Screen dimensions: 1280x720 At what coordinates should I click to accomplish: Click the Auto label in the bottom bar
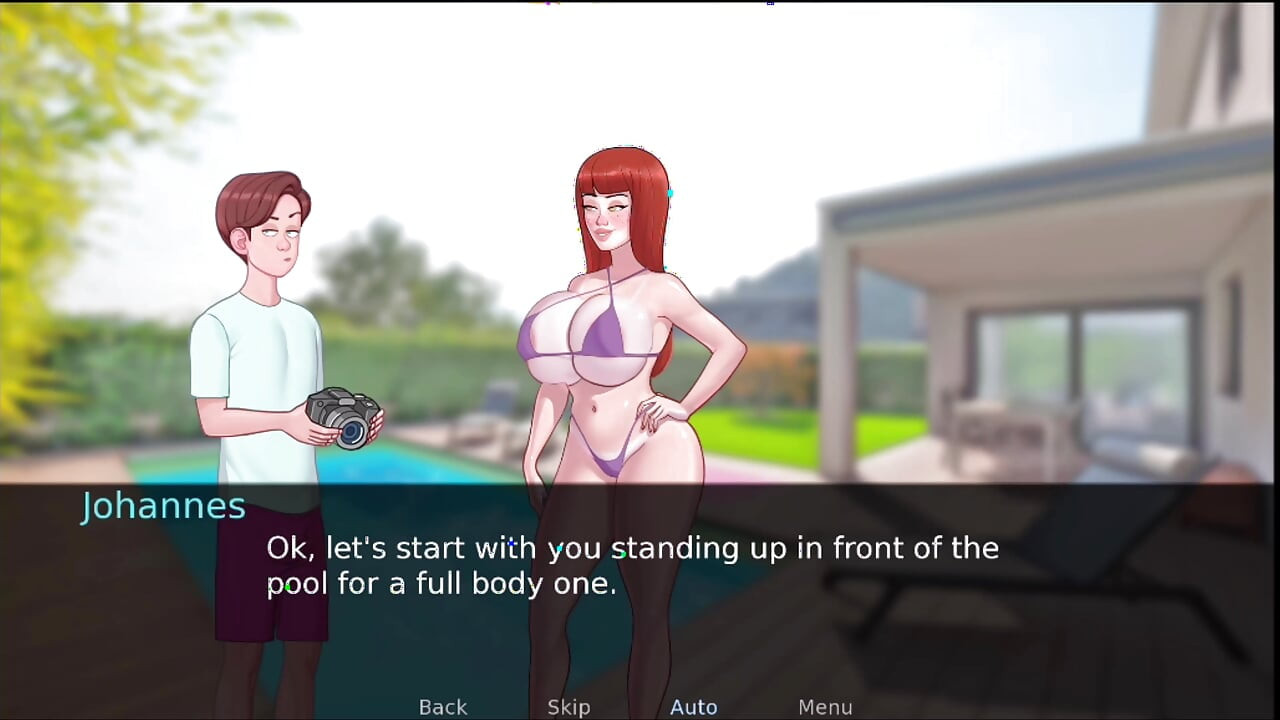693,707
